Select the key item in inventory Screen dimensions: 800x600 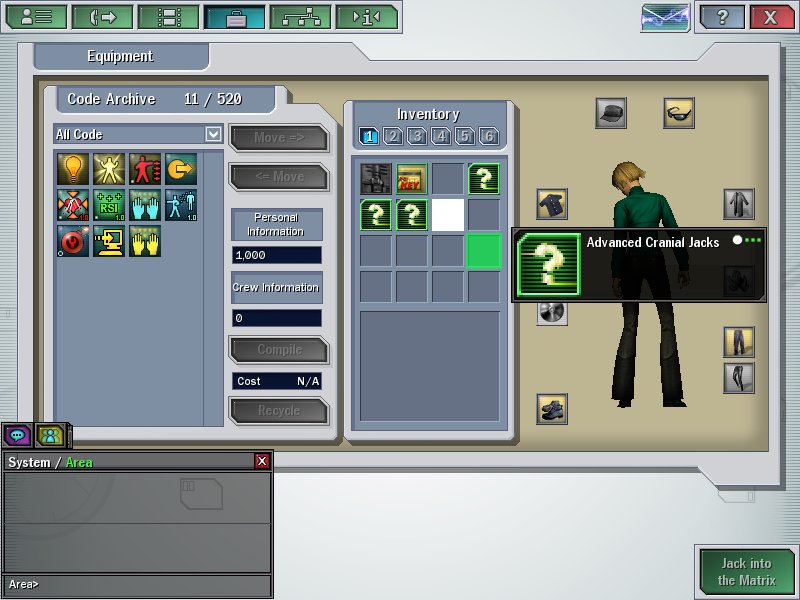(x=411, y=178)
